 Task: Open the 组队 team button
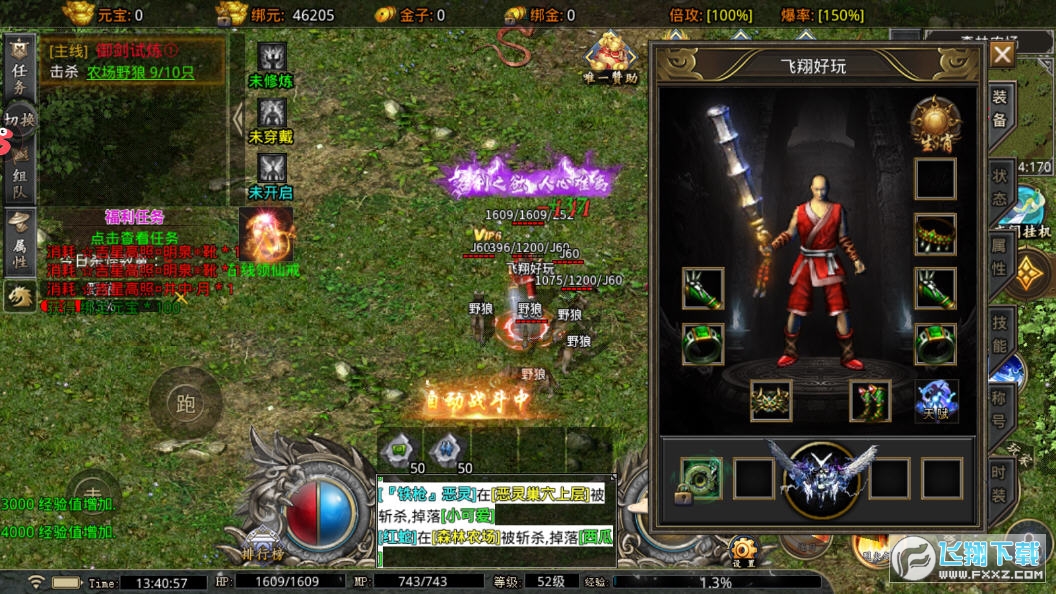coord(19,175)
